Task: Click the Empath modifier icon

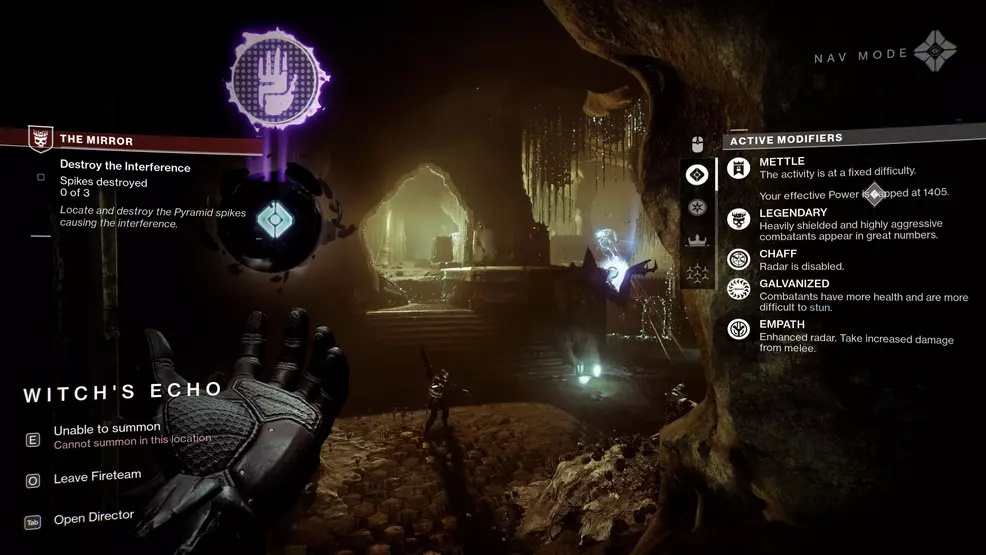Action: [739, 328]
